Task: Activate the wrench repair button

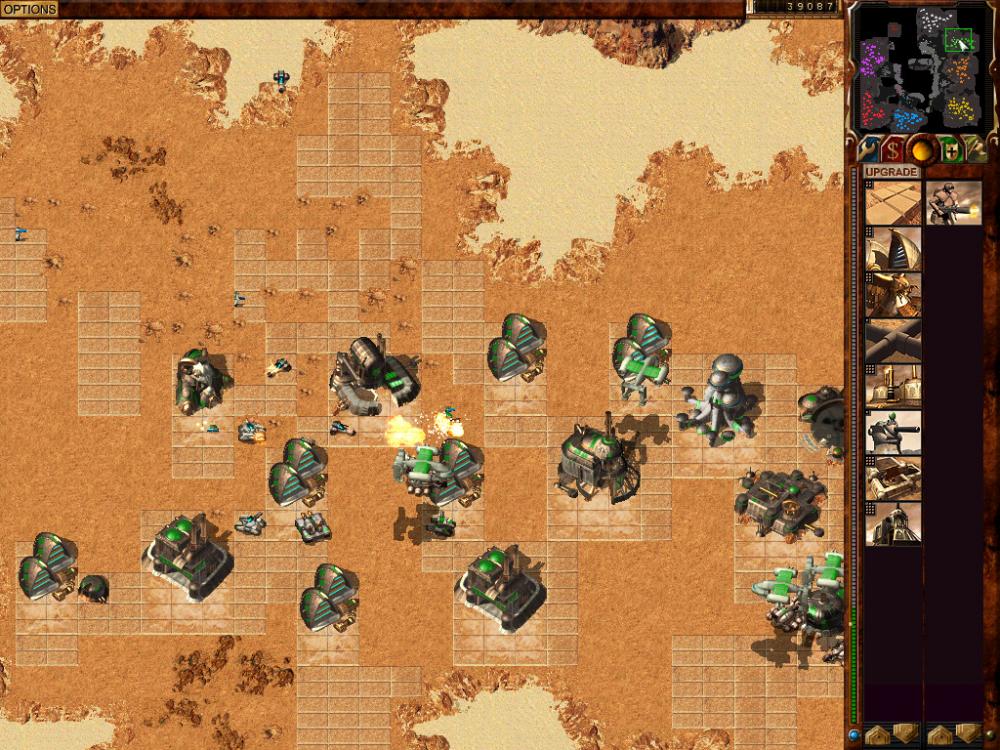Action: tap(866, 150)
